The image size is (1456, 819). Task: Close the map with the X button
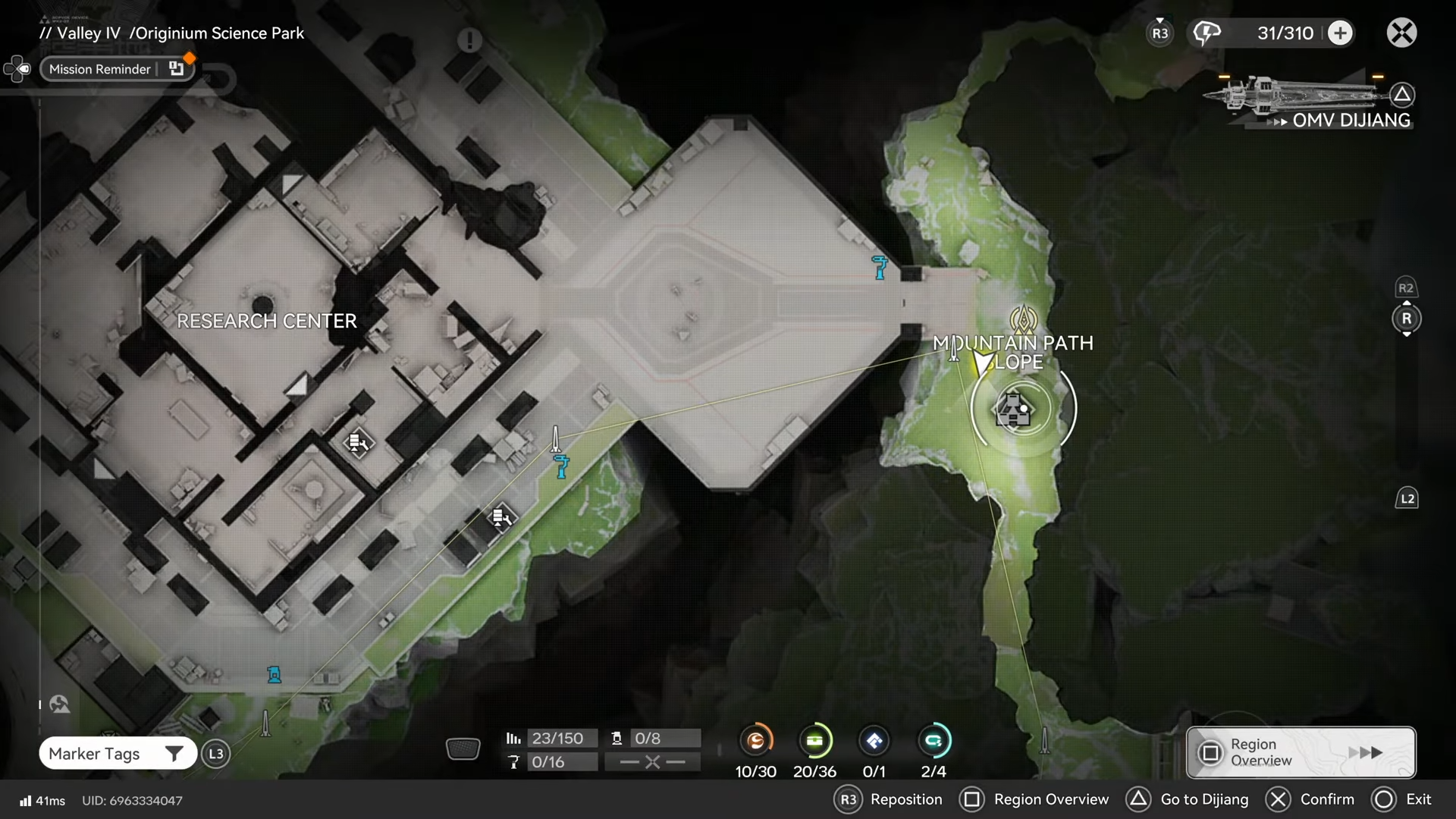(x=1401, y=33)
